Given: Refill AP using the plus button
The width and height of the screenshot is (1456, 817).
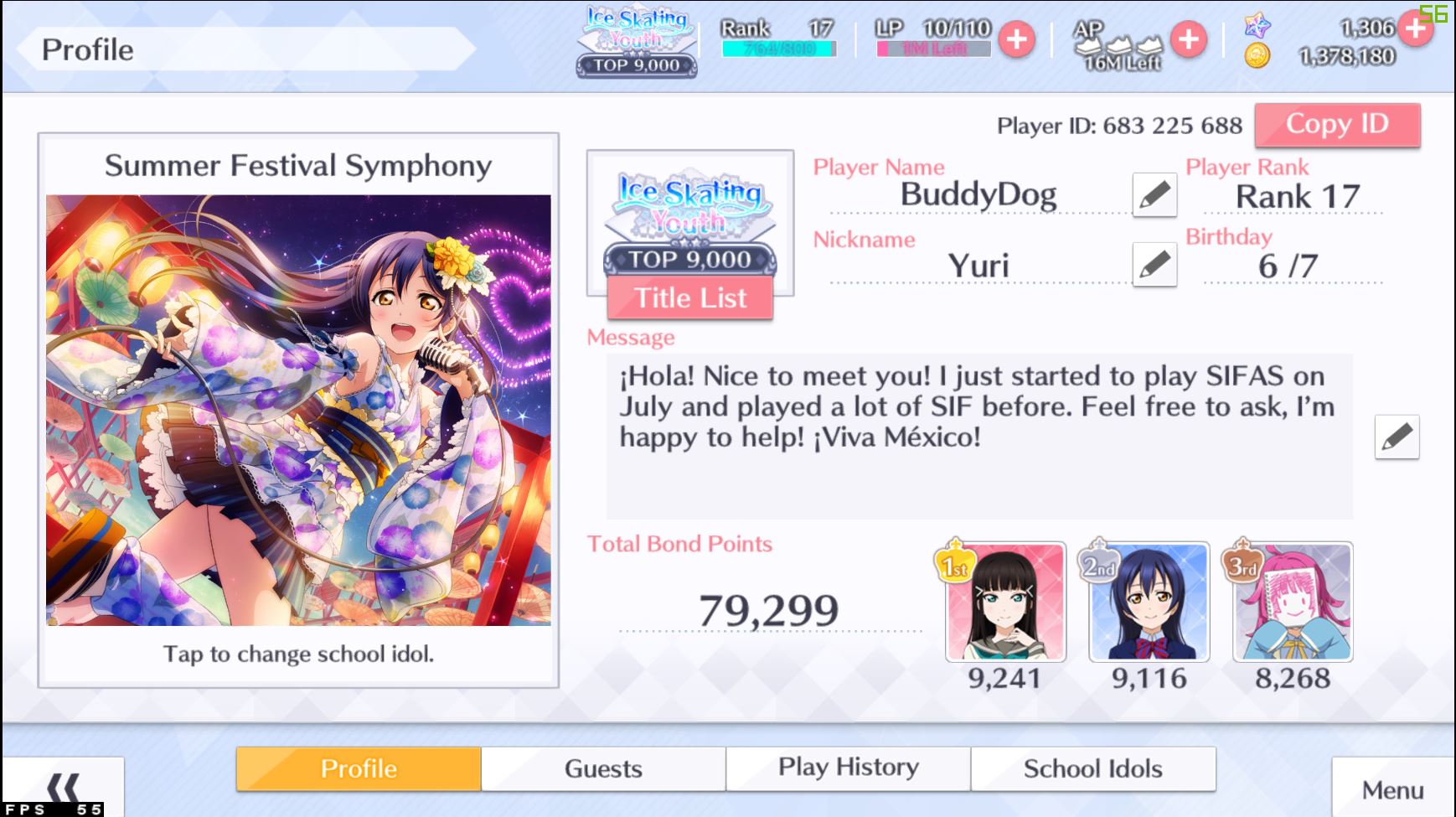Looking at the screenshot, I should [1188, 39].
